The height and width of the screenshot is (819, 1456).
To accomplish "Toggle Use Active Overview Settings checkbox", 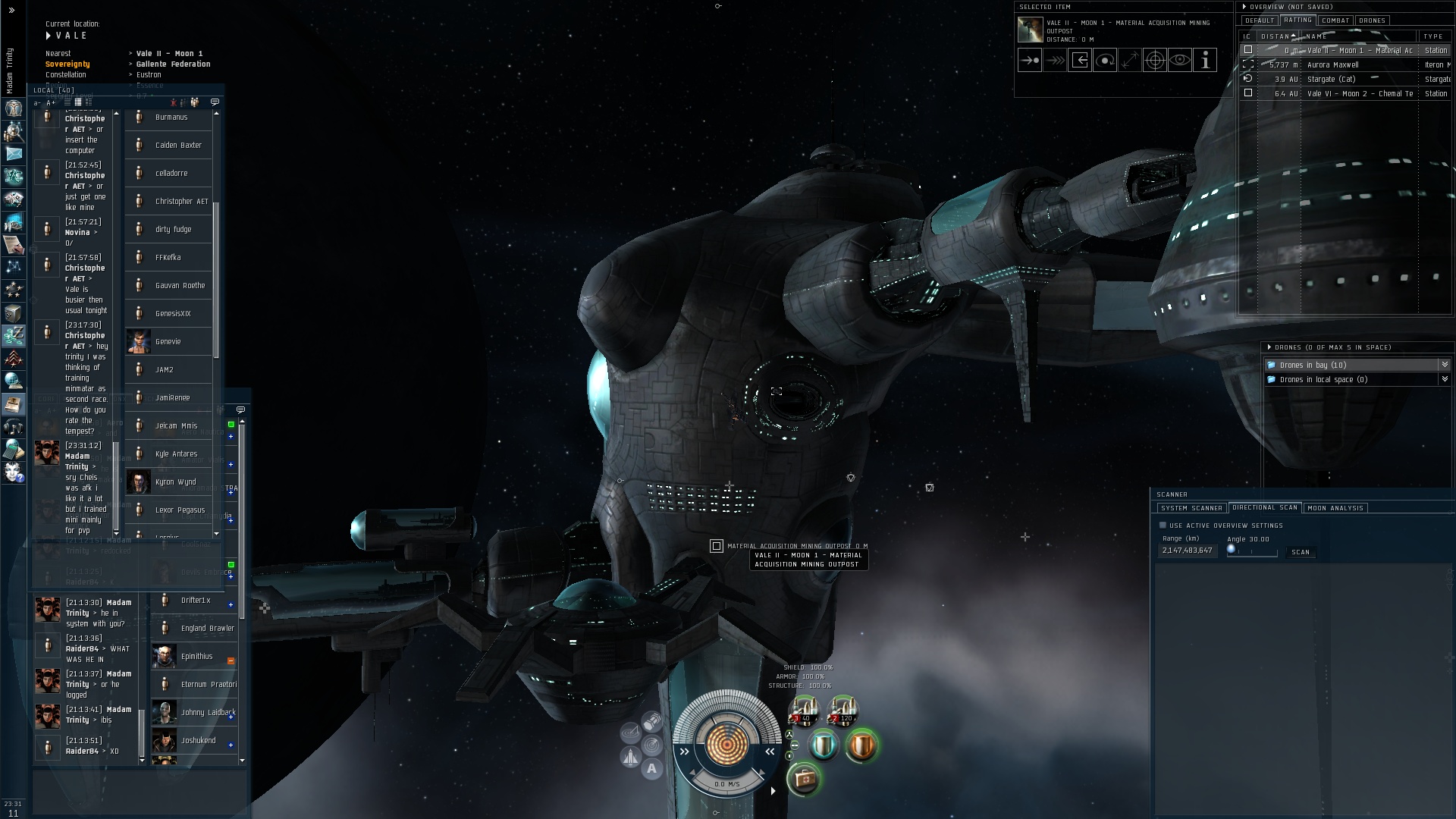I will pyautogui.click(x=1163, y=525).
